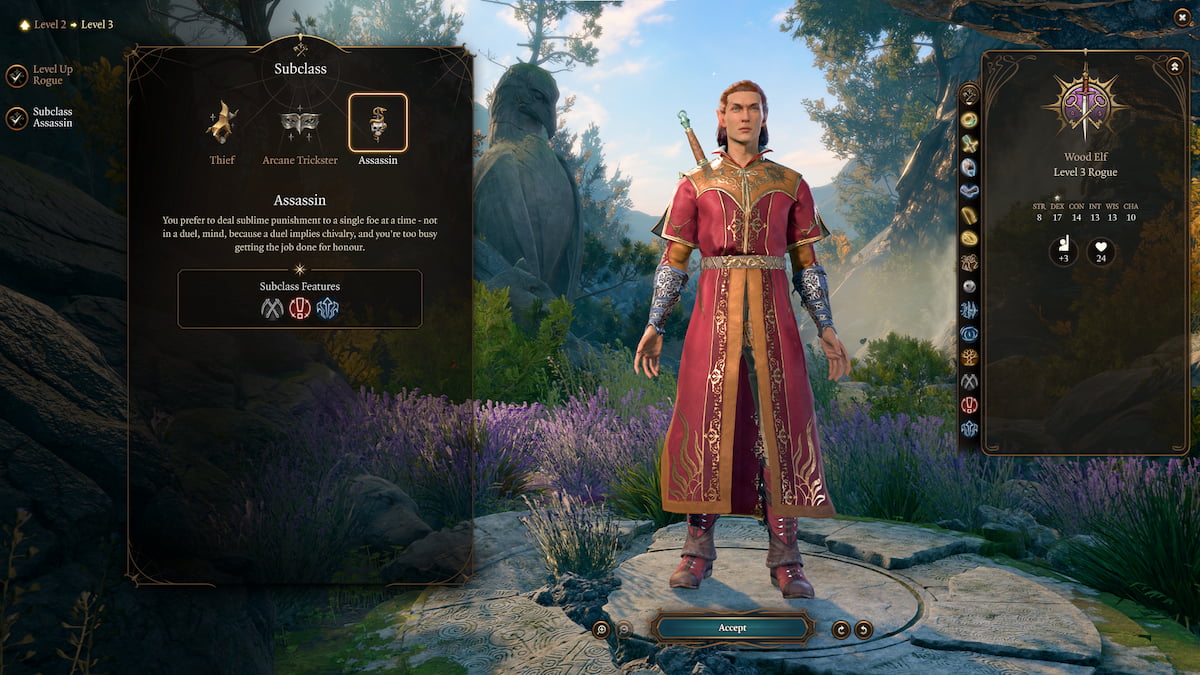The image size is (1200, 675).
Task: Rotate the character counter-clockwise
Action: tap(863, 629)
